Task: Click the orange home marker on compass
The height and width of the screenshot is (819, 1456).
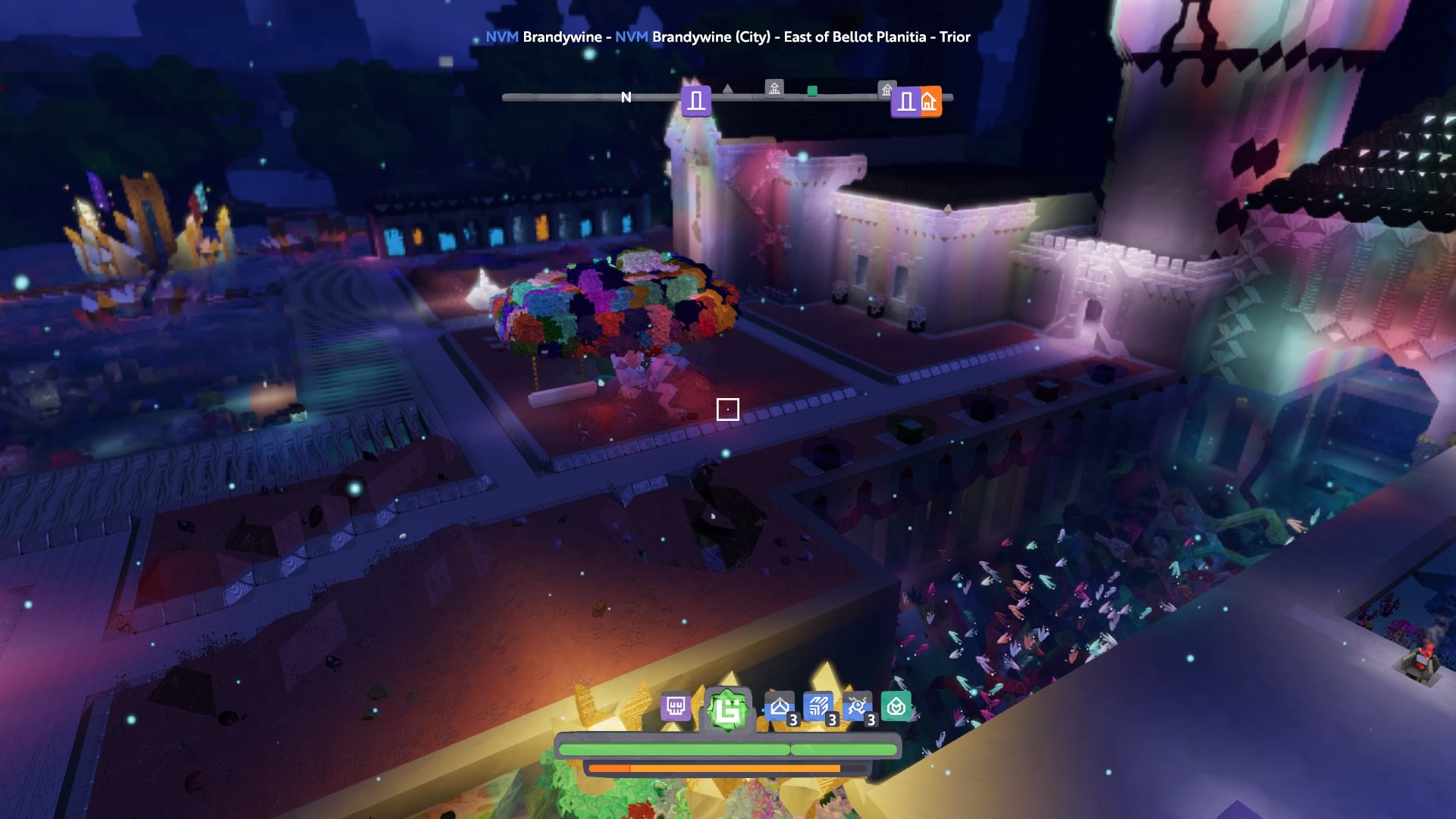Action: pyautogui.click(x=930, y=102)
